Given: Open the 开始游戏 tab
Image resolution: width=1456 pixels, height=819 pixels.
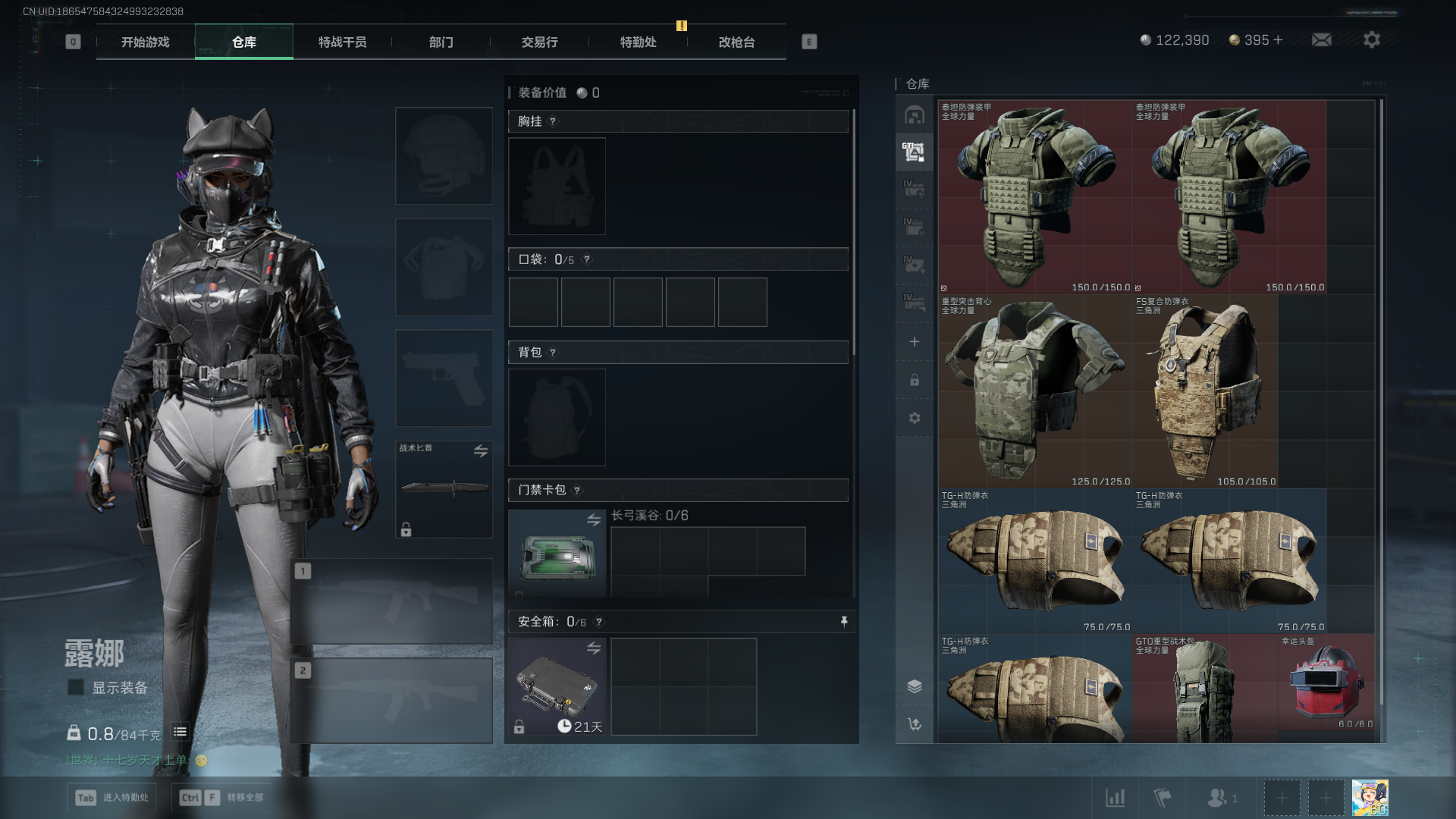Looking at the screenshot, I should [145, 42].
